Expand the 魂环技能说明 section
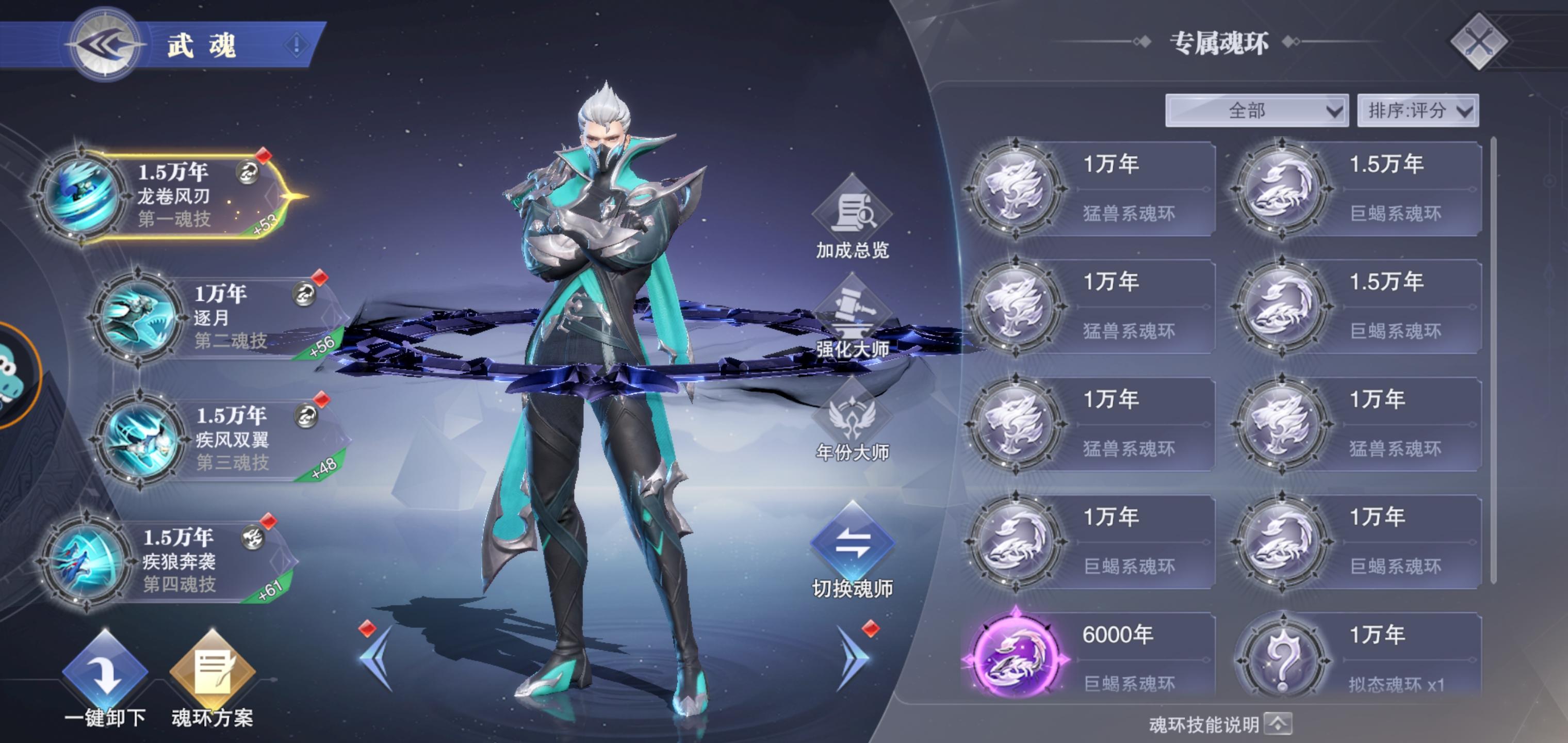This screenshot has height=743, width=1568. pos(1278,724)
